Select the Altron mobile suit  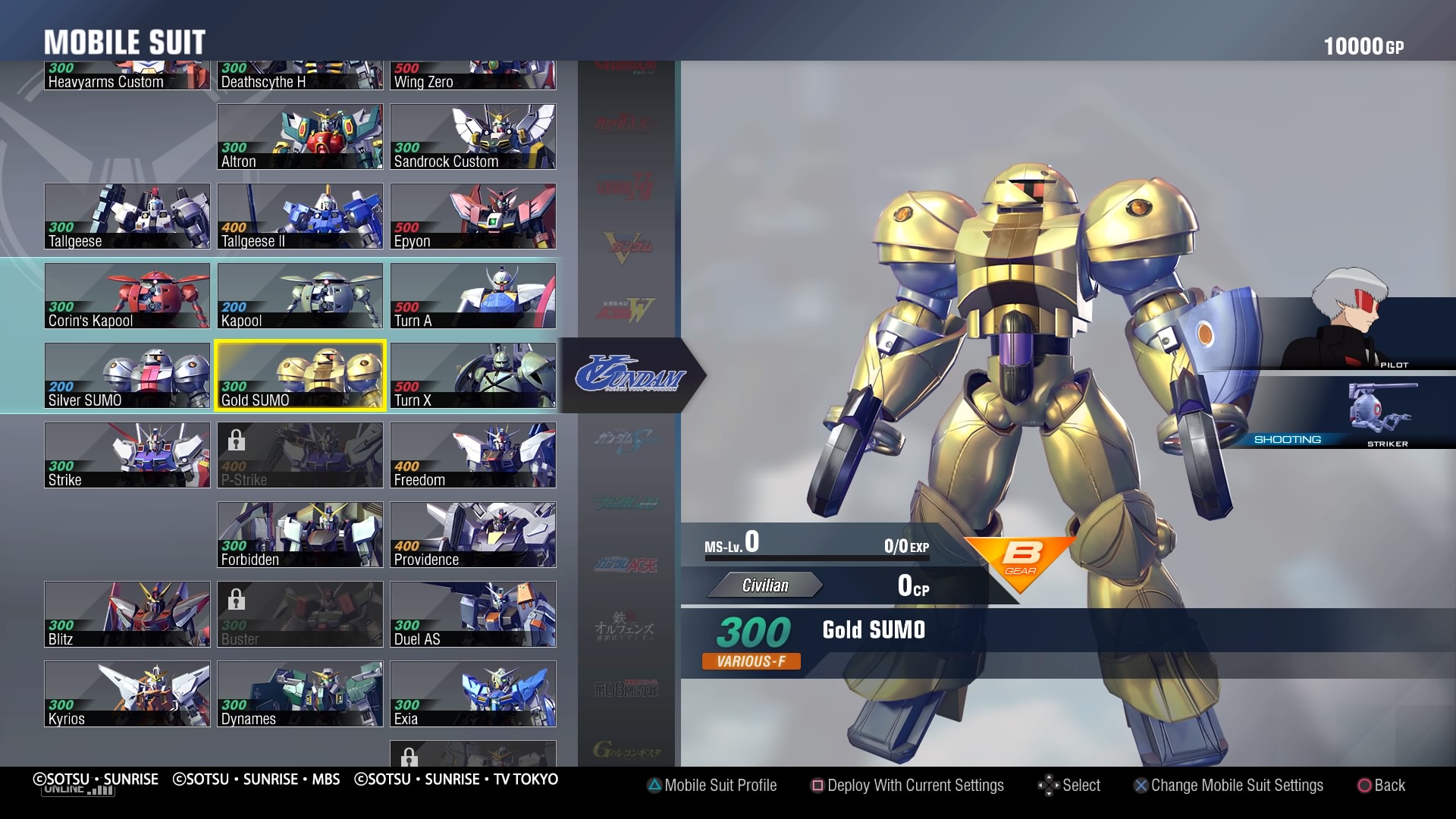pos(300,136)
